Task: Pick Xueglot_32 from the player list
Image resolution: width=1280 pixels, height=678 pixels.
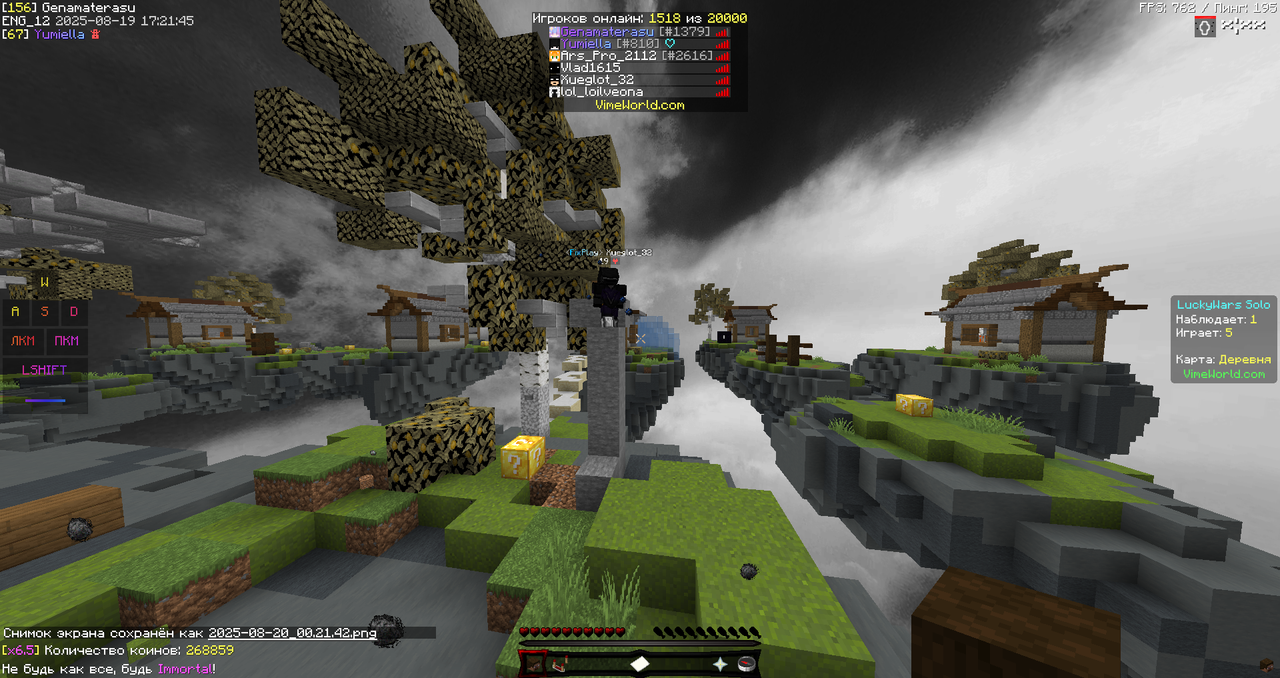Action: tap(597, 80)
